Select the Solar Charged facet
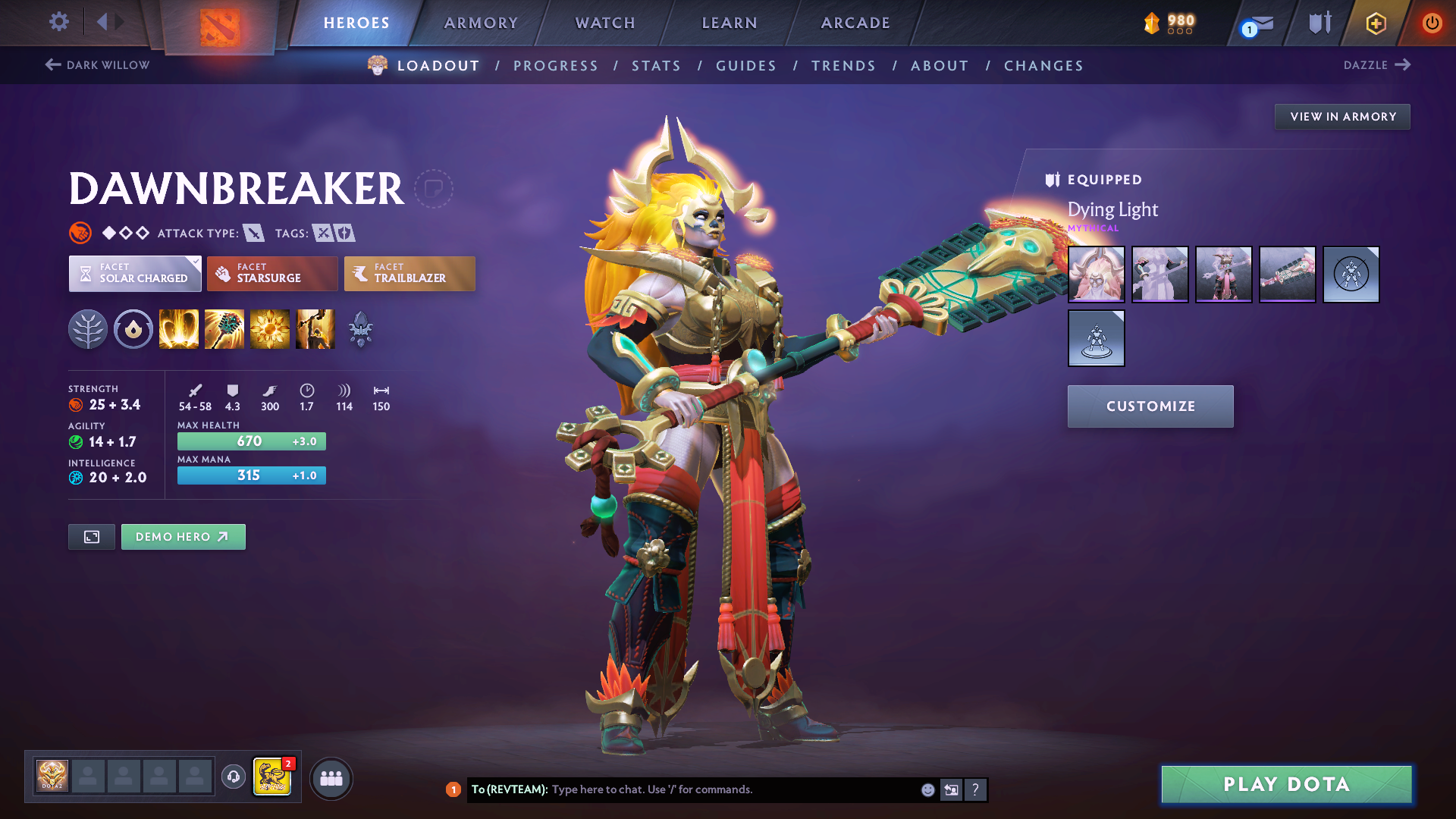 (x=134, y=274)
